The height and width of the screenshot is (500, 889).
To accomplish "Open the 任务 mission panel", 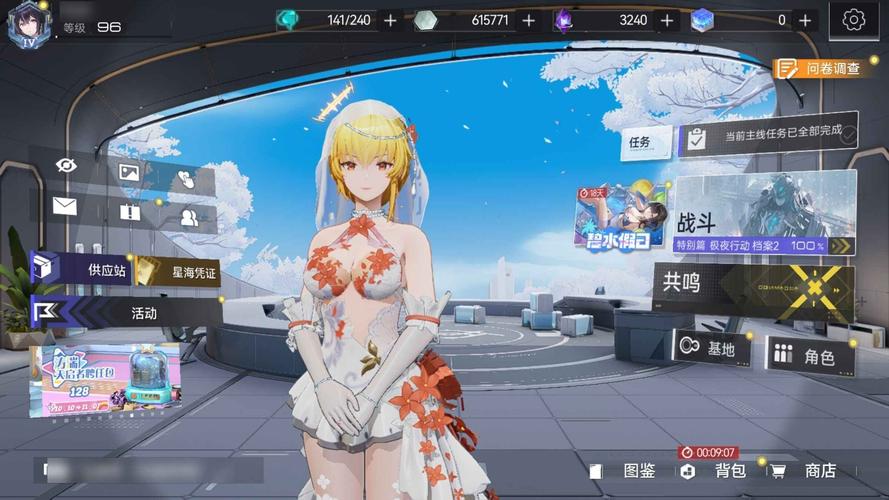I will coord(640,142).
